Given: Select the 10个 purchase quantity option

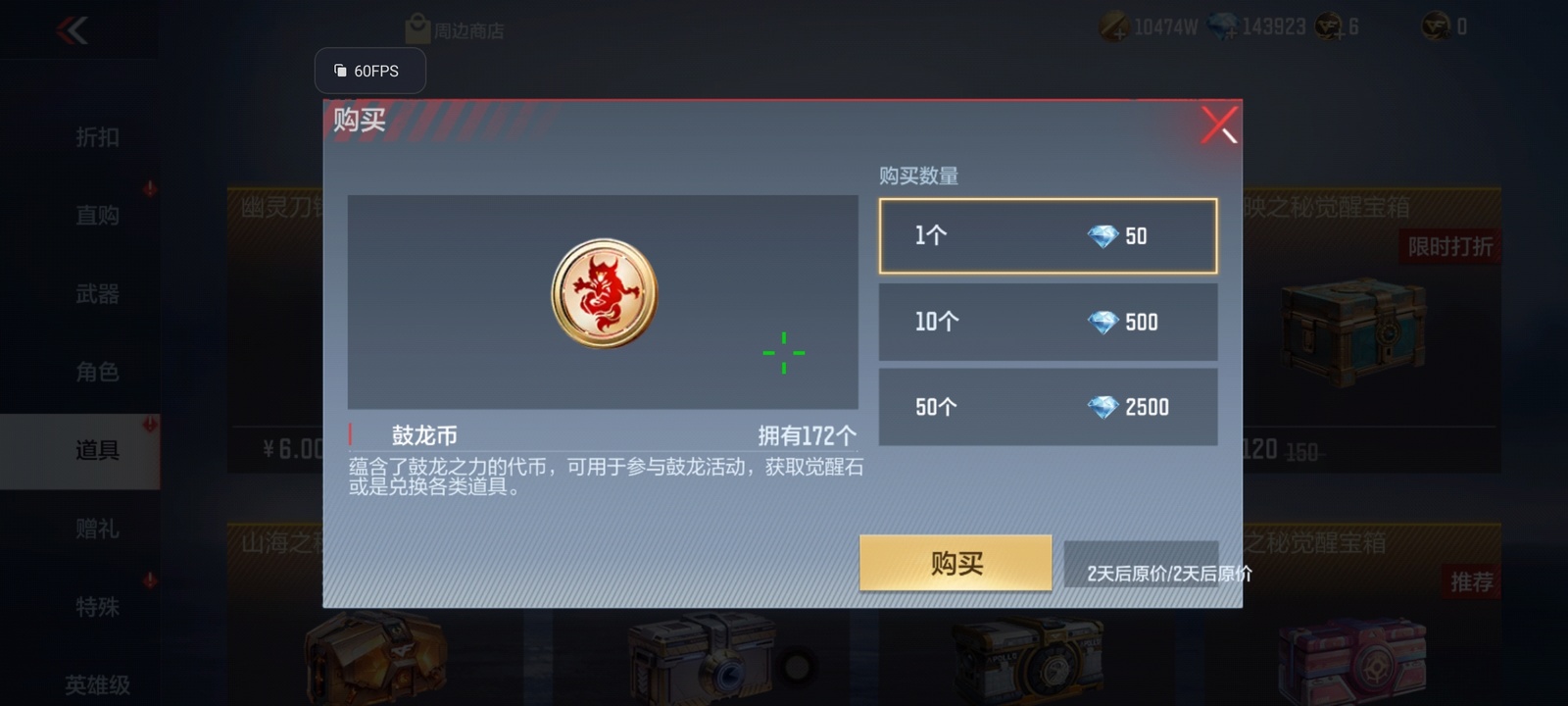Looking at the screenshot, I should 1047,322.
